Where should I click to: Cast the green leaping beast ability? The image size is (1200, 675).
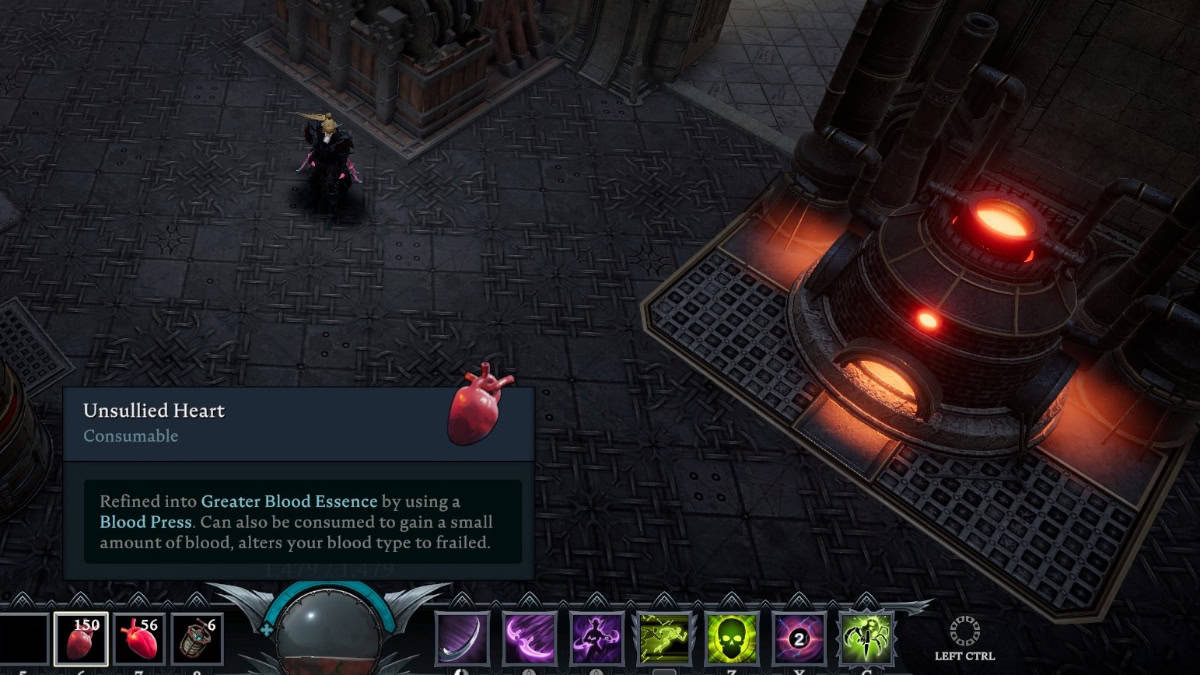tap(665, 639)
